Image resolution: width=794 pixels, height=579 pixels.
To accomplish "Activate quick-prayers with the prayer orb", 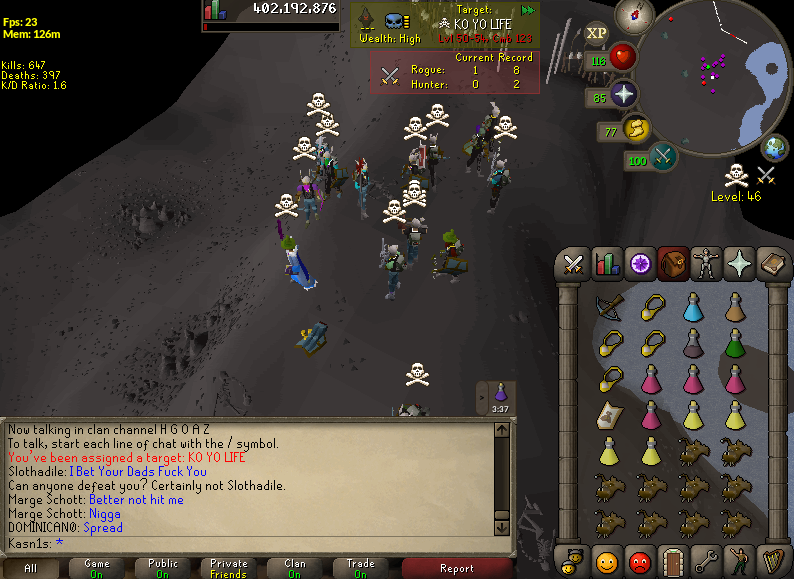I will (625, 96).
